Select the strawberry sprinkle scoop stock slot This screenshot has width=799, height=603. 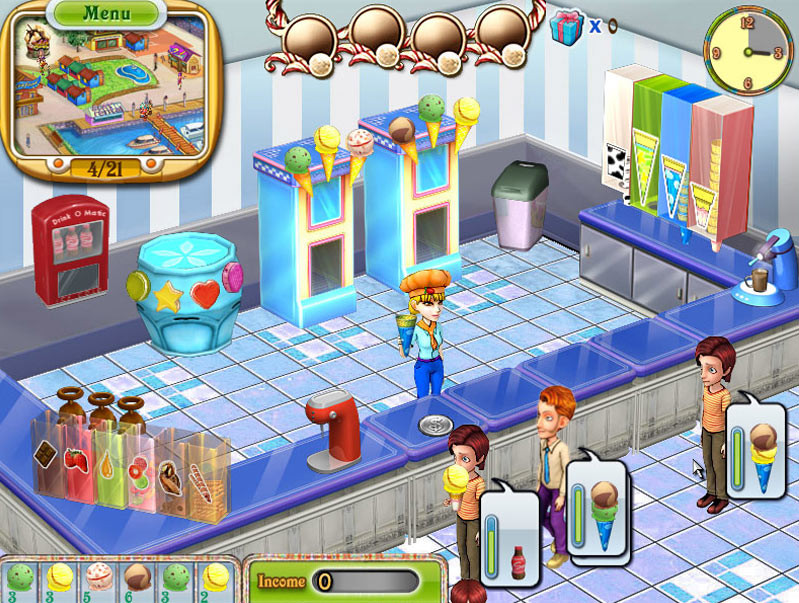98,580
